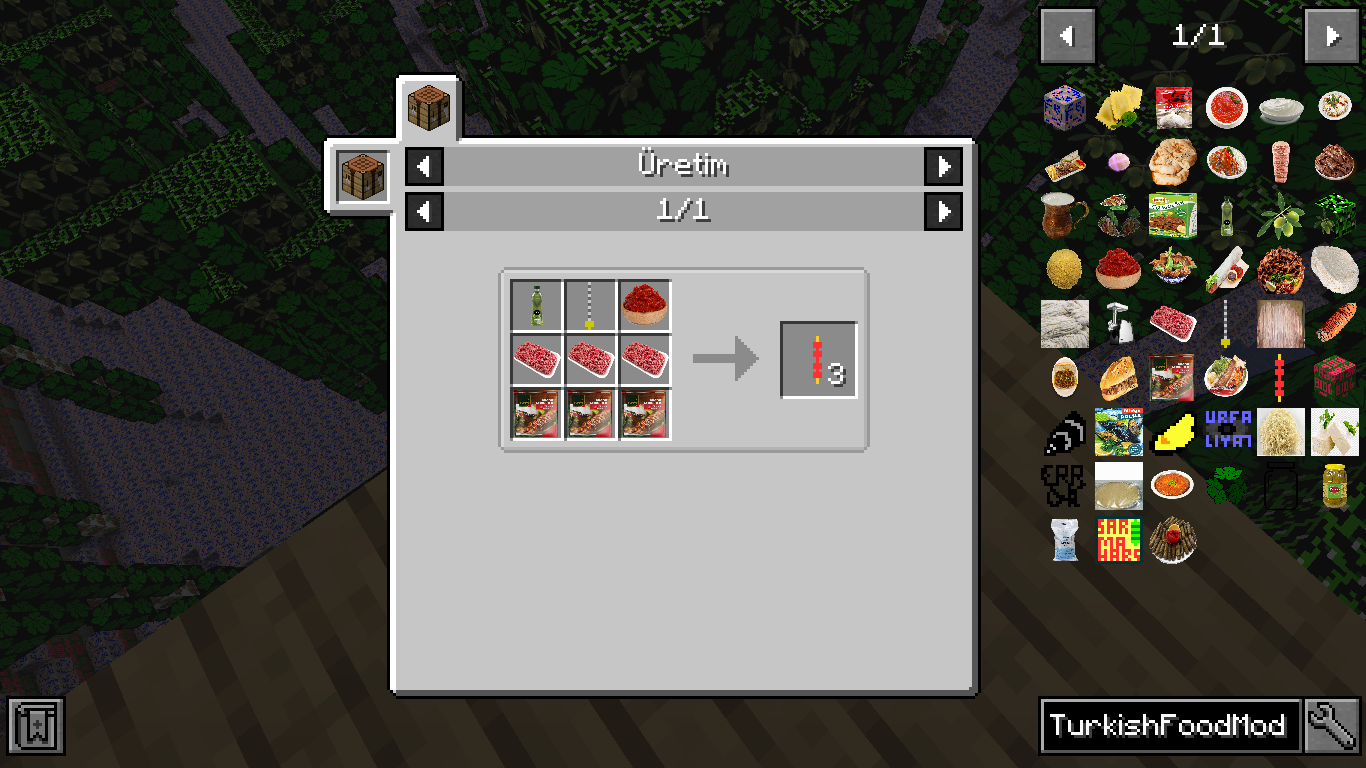Select the pickle jar item in the list
1366x768 pixels.
click(x=1335, y=484)
